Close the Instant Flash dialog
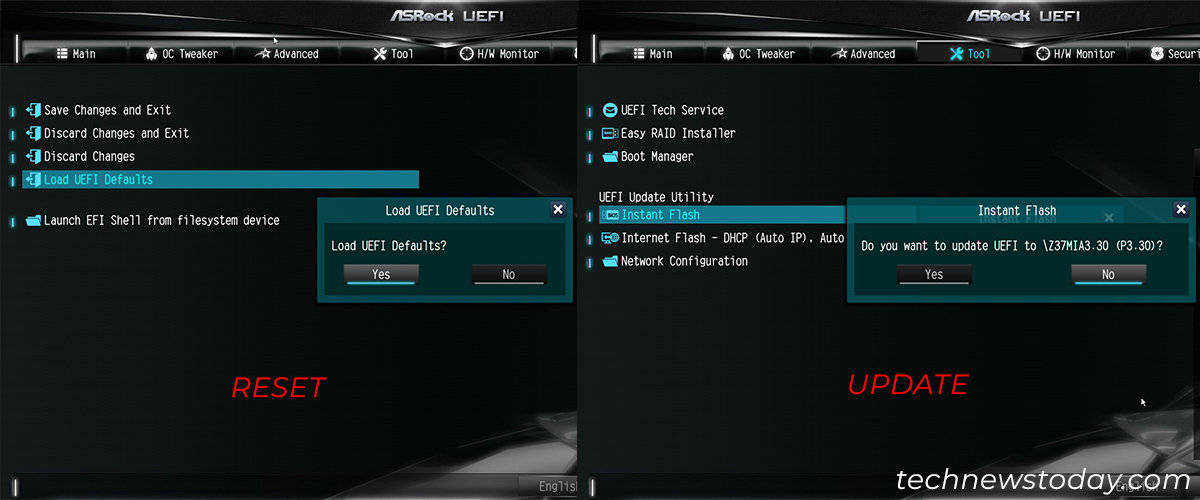This screenshot has width=1200, height=500. click(x=1181, y=210)
